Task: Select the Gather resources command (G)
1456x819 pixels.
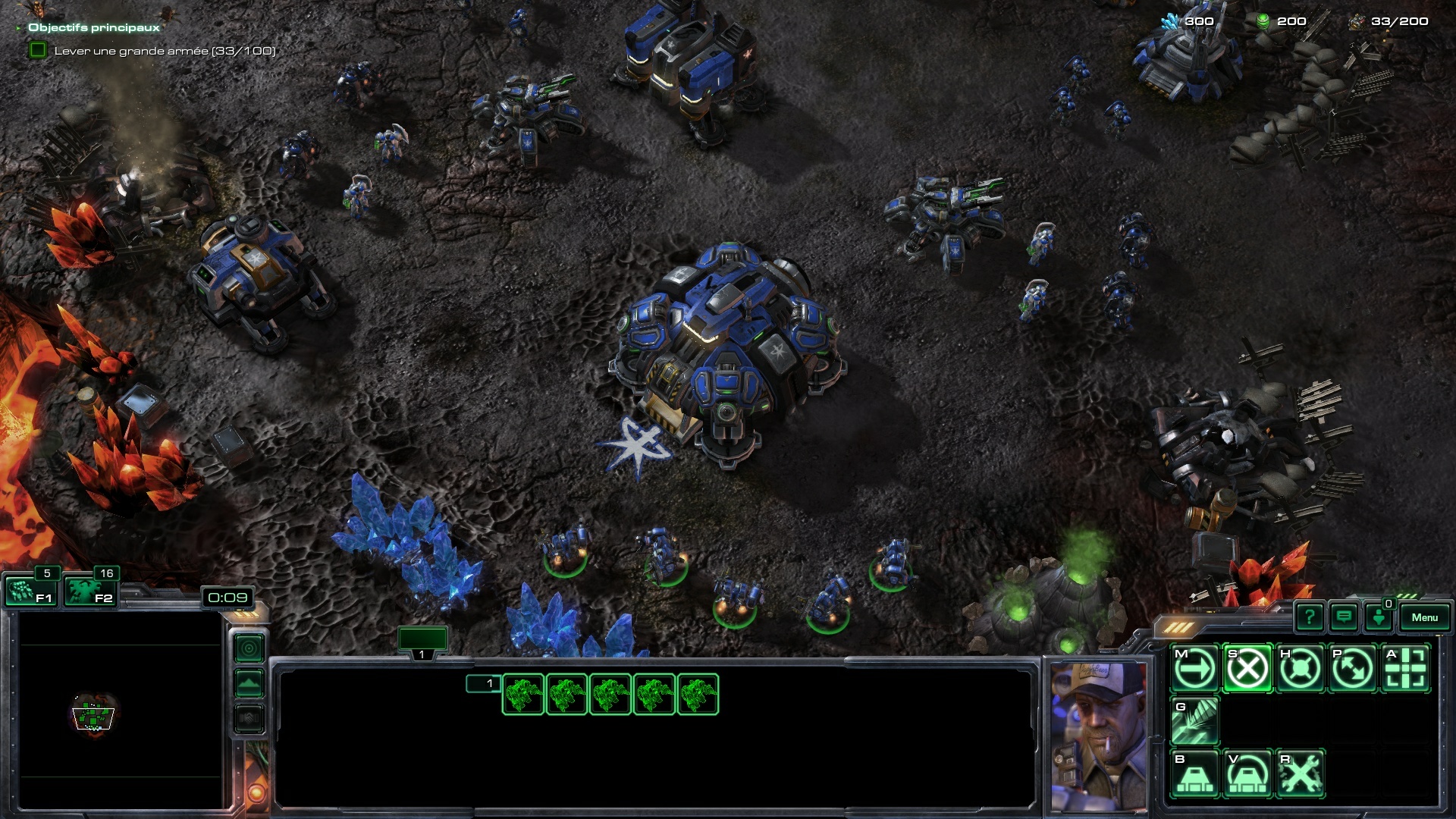Action: [1195, 721]
